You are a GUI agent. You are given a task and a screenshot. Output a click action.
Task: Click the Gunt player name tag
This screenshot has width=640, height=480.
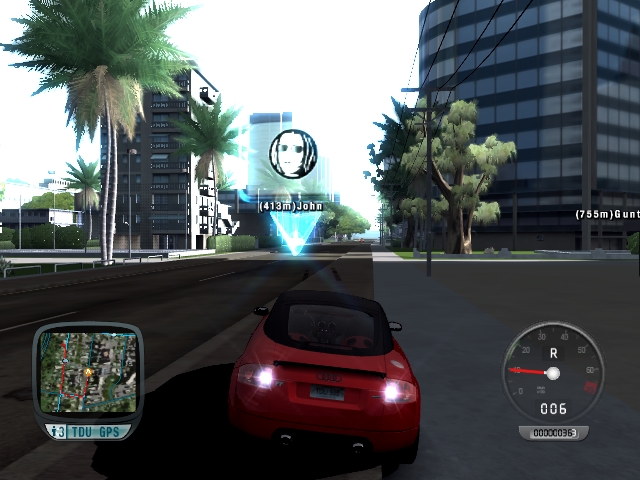607,214
